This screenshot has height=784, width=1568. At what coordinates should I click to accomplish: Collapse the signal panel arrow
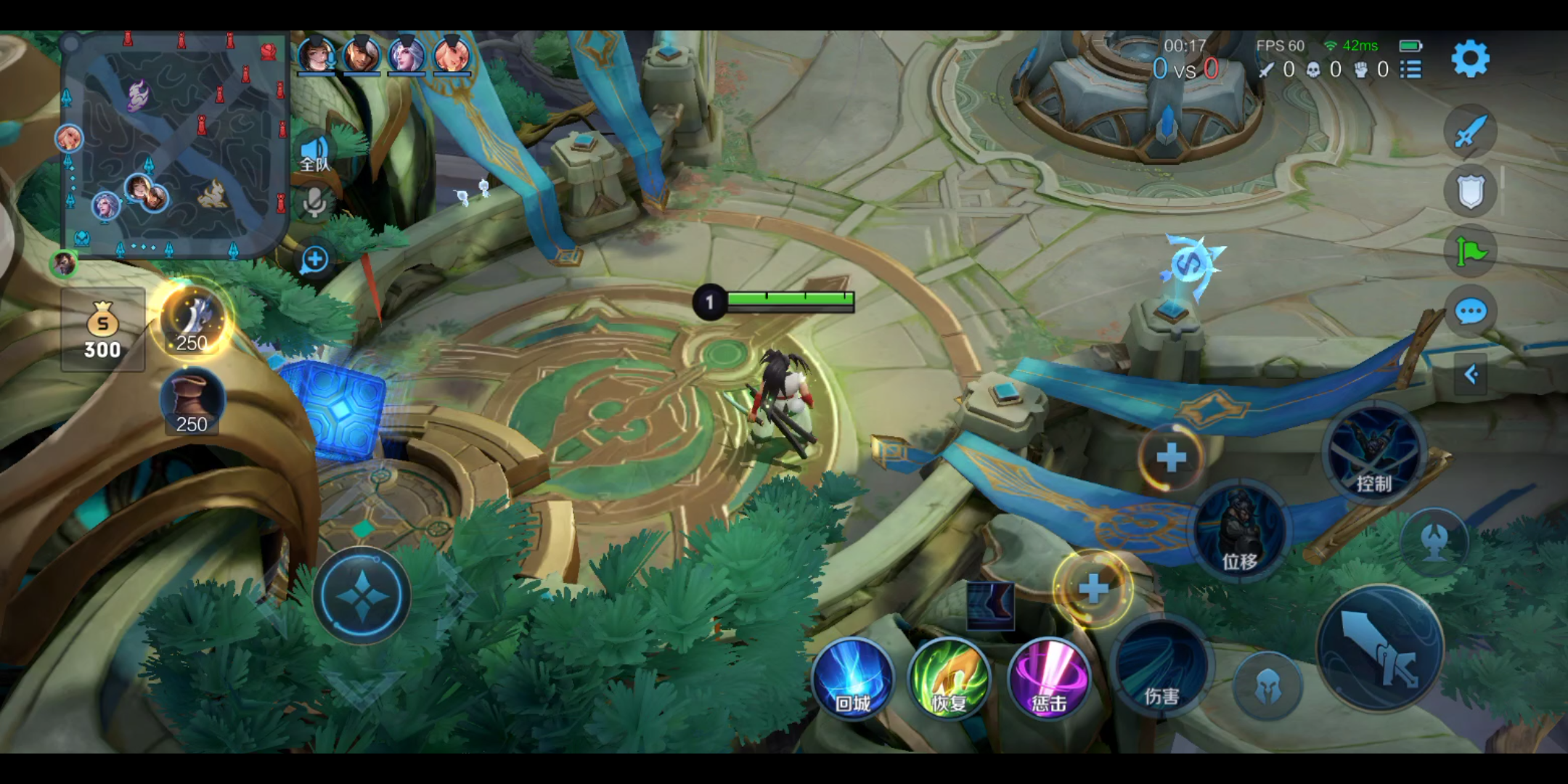tap(1471, 375)
